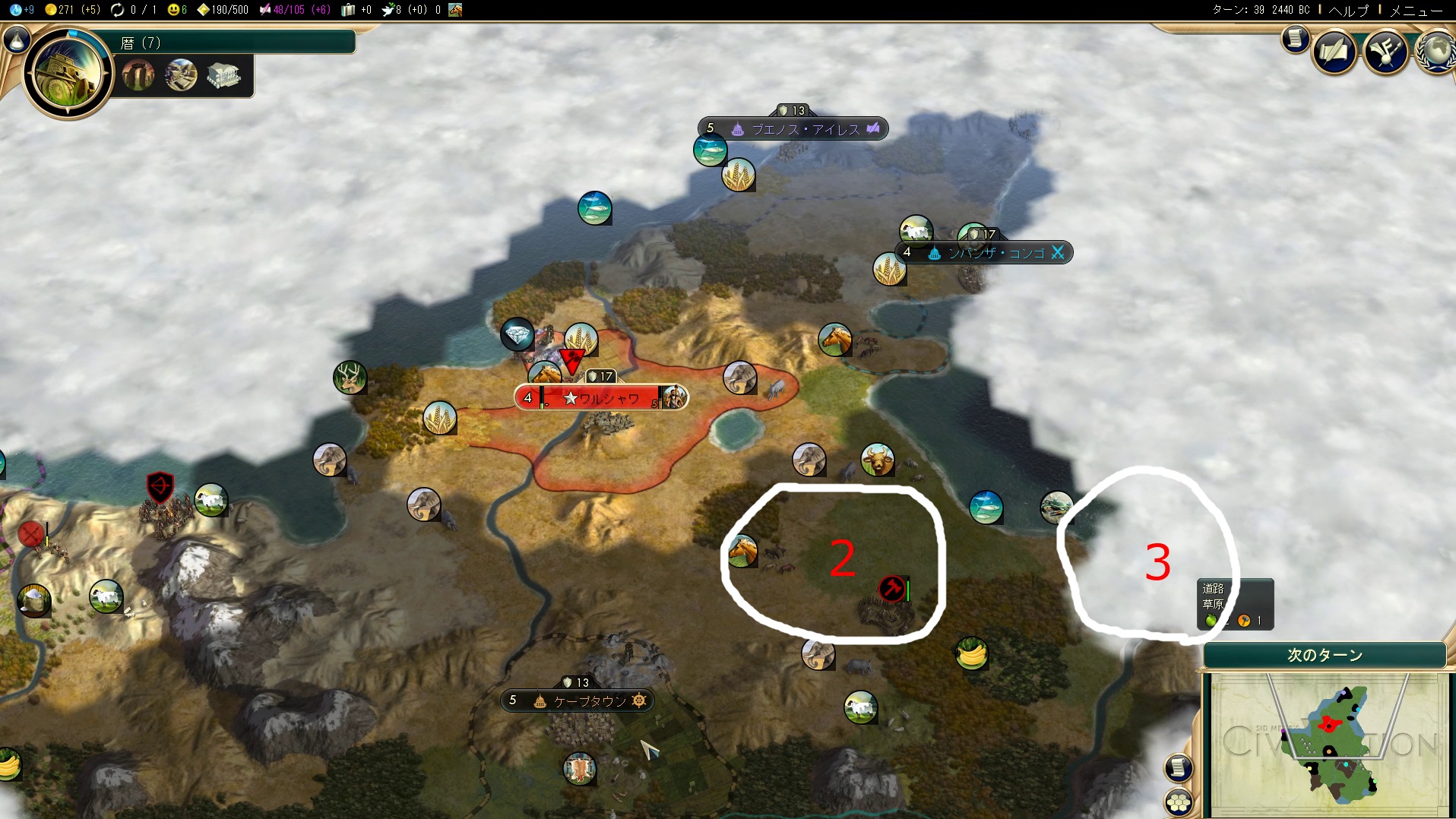Open the scroll button beside the minimap
This screenshot has height=819, width=1456.
pyautogui.click(x=1178, y=767)
